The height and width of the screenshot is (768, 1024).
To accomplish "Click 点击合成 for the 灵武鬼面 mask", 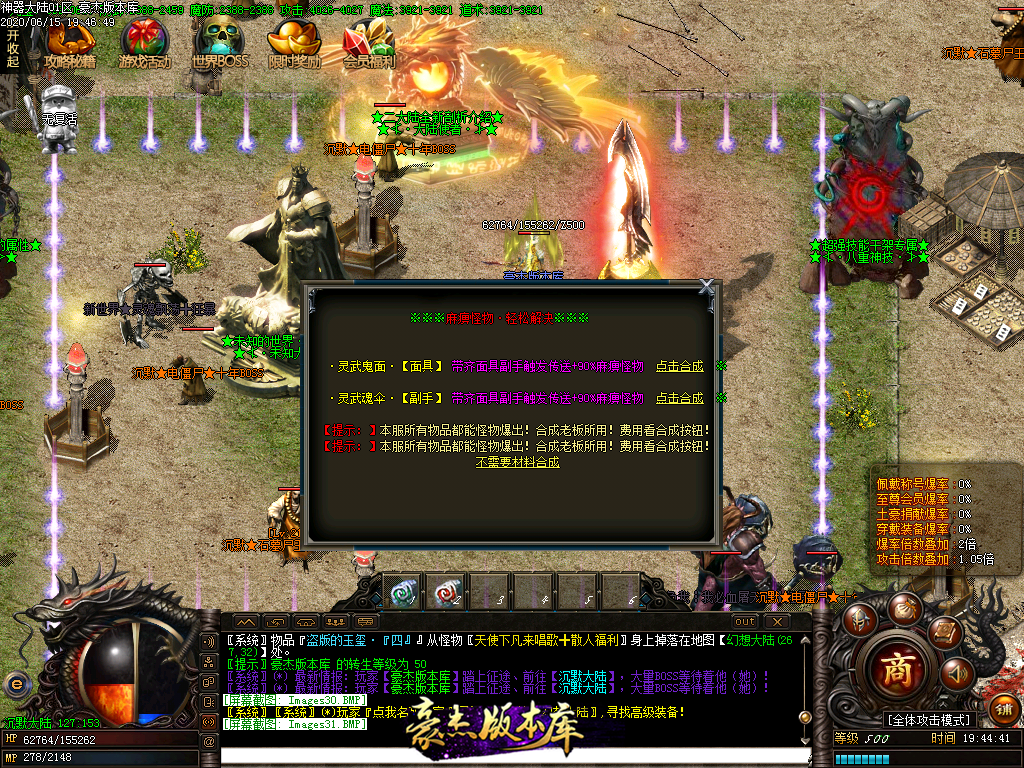I will point(680,367).
